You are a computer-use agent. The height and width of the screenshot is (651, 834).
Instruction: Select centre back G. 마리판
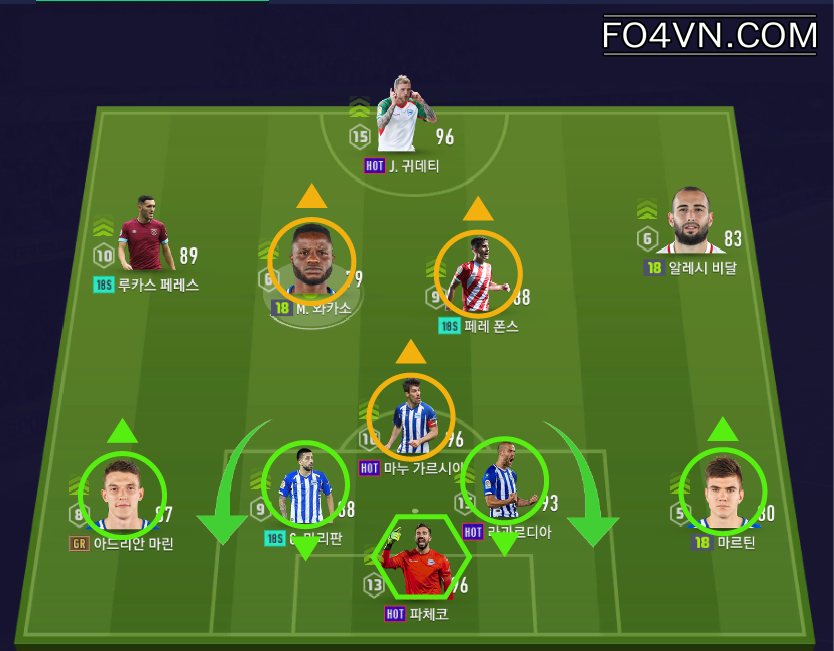pyautogui.click(x=305, y=485)
